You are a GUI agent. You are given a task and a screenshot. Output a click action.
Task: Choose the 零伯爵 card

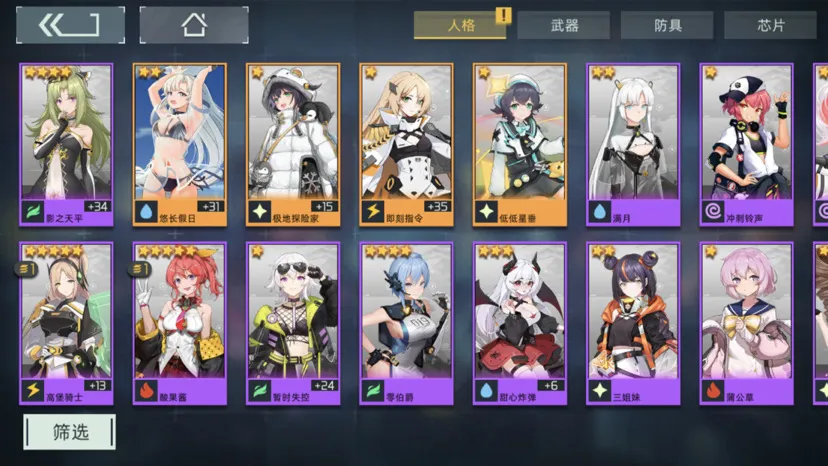(x=406, y=323)
